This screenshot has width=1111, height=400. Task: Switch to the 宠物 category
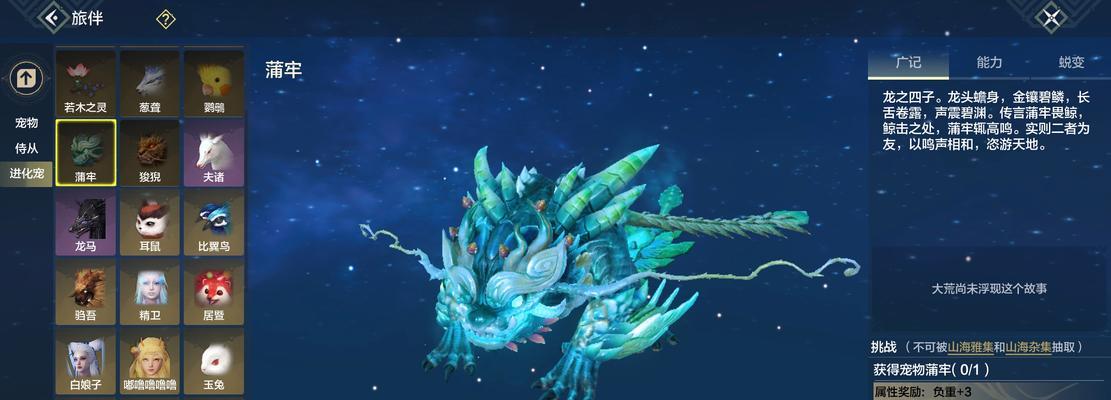tap(26, 123)
